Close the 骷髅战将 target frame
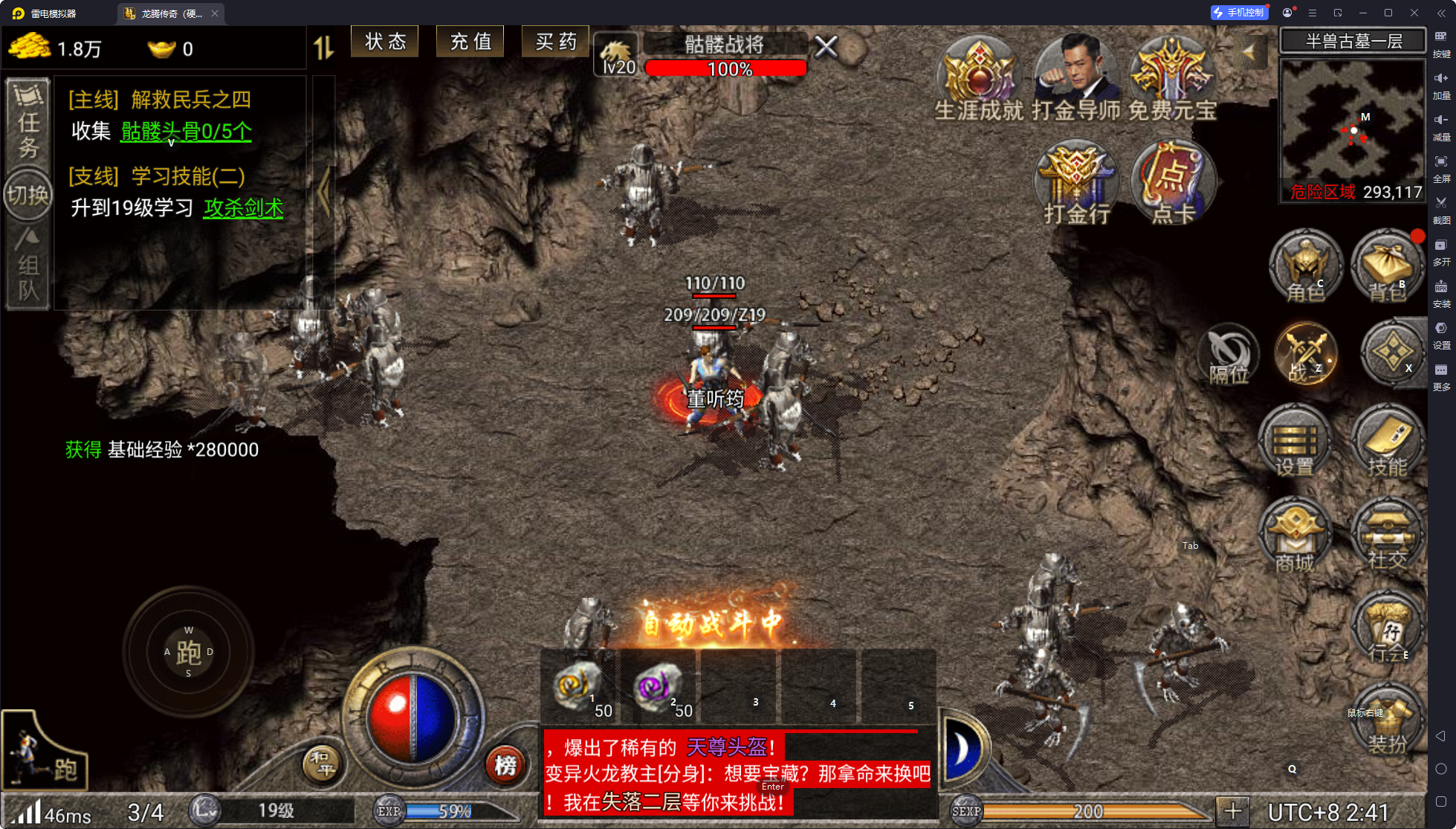This screenshot has height=829, width=1456. [x=826, y=48]
